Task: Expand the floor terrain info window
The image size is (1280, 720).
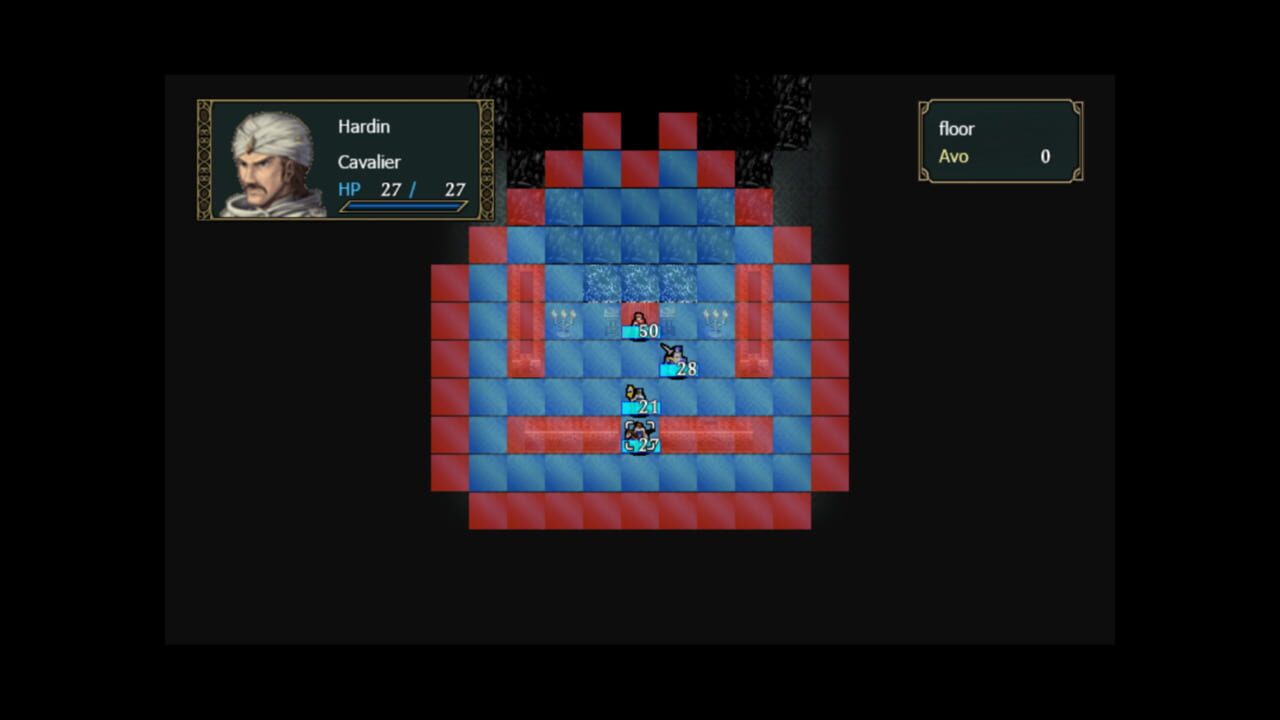Action: pos(1000,141)
